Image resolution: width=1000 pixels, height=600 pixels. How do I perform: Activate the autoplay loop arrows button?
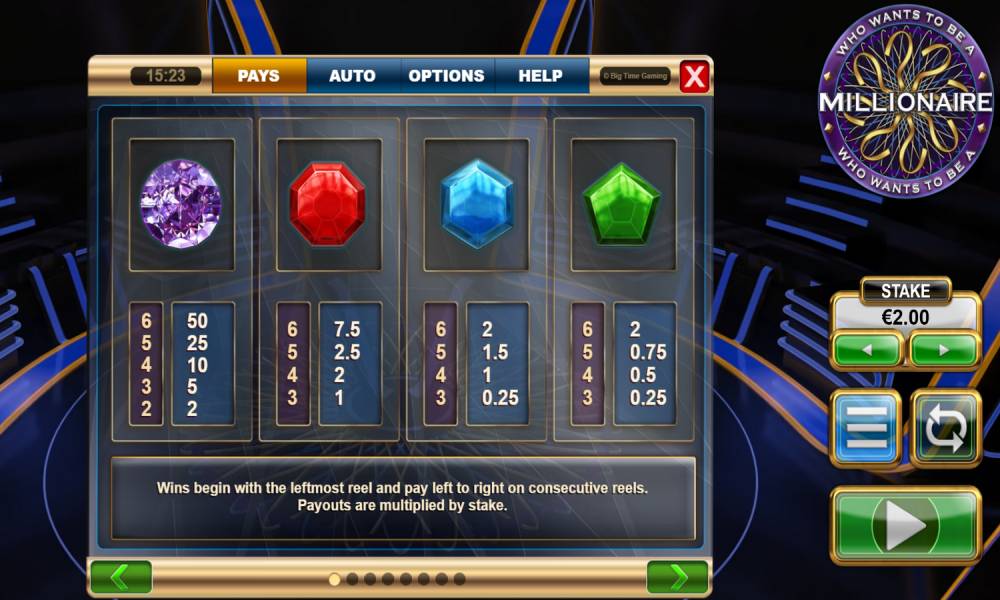point(945,428)
